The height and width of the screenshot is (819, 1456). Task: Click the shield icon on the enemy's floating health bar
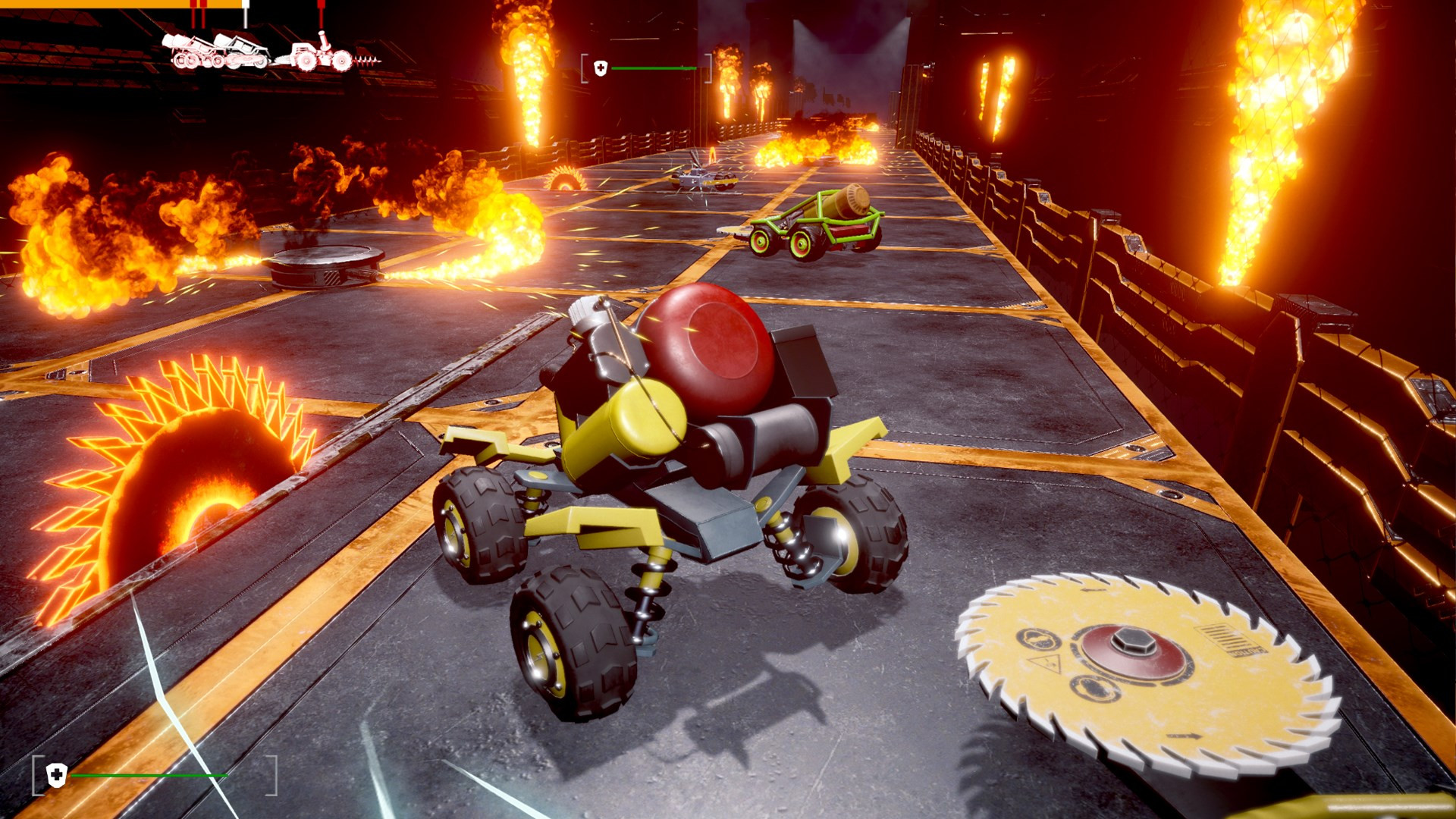coord(601,69)
